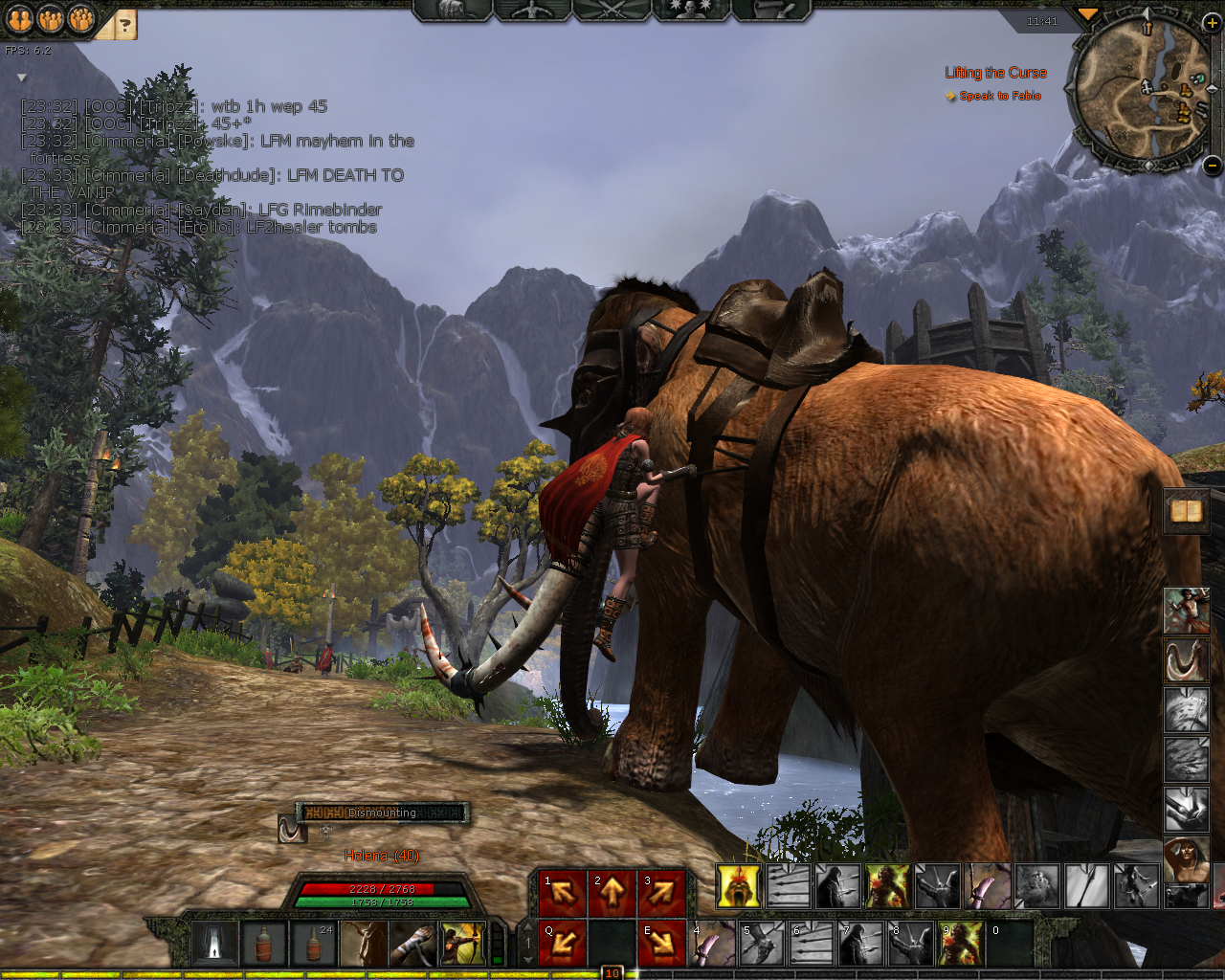This screenshot has width=1225, height=980.
Task: Select the lit doorway icon
Action: (x=214, y=944)
